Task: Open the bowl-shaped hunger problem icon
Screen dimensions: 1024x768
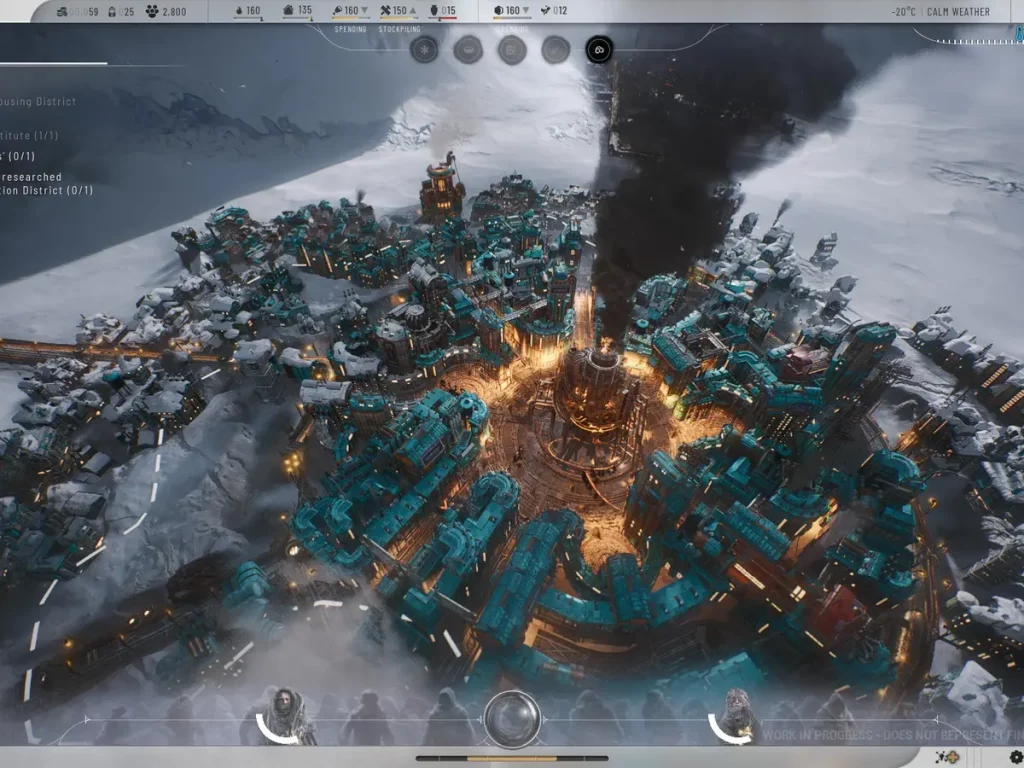Action: click(468, 49)
